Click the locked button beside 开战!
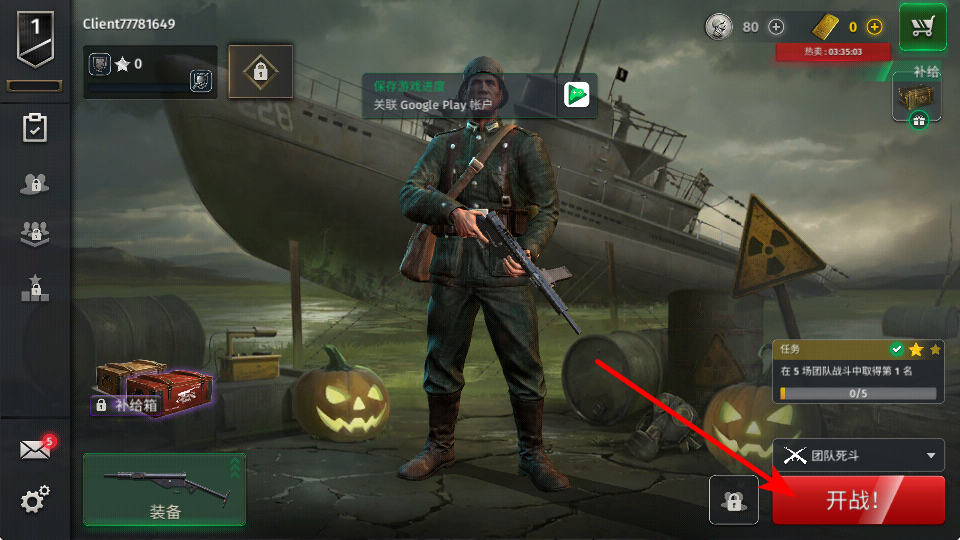 click(x=735, y=500)
